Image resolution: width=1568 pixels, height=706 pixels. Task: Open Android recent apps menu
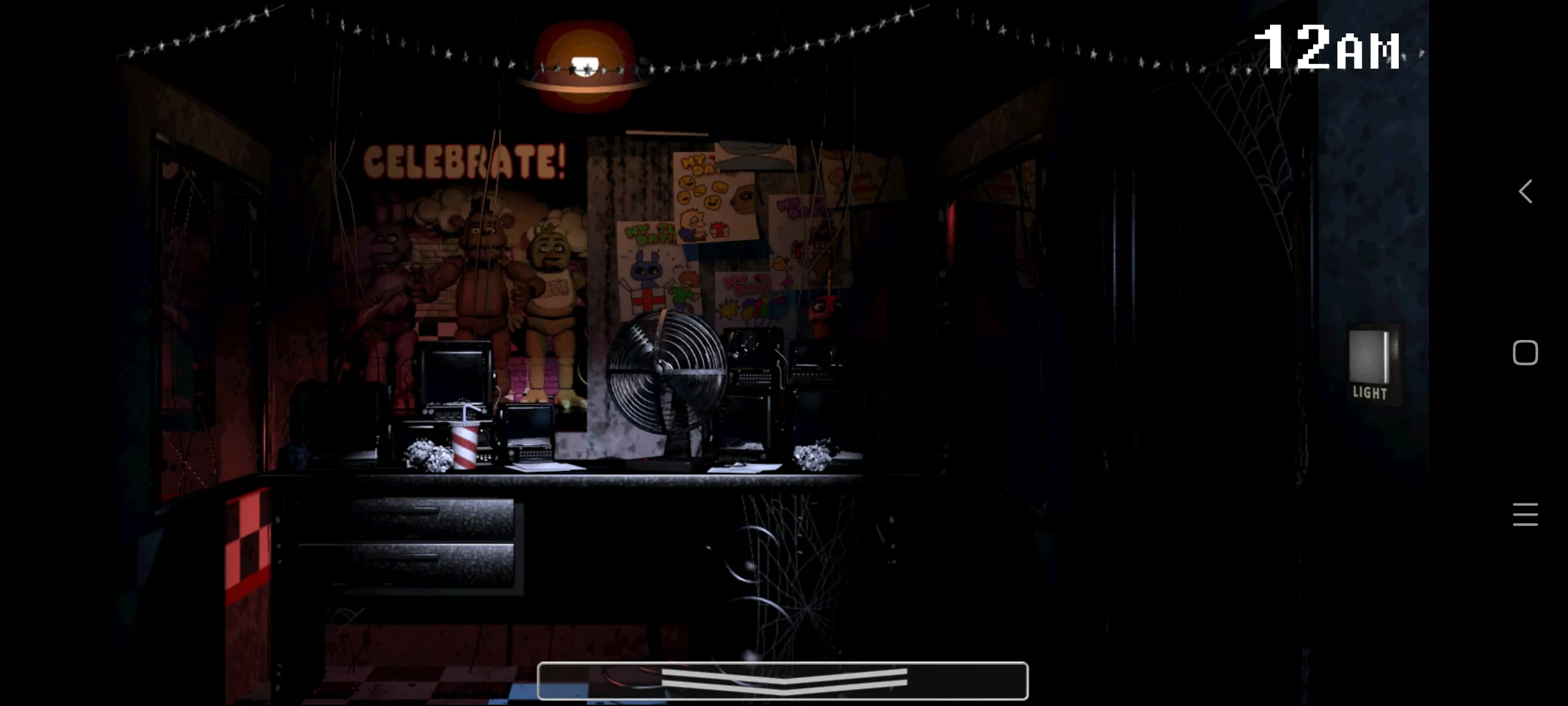1526,514
